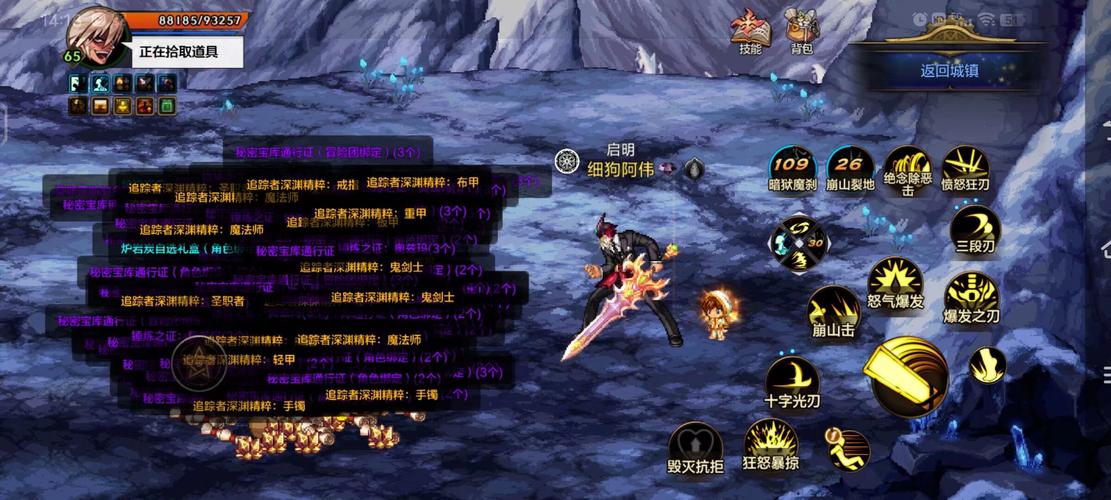
Task: Open the 技能 skills menu
Action: tap(750, 30)
